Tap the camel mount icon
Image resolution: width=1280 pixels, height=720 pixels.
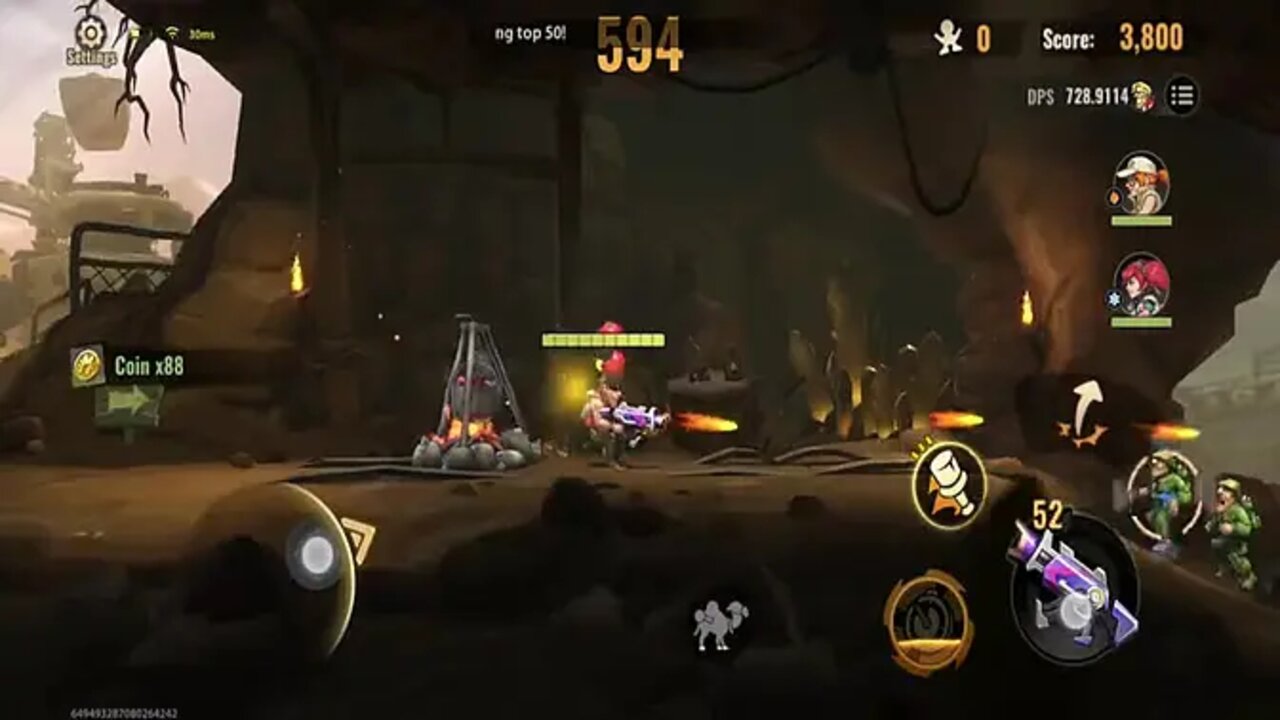tap(720, 625)
